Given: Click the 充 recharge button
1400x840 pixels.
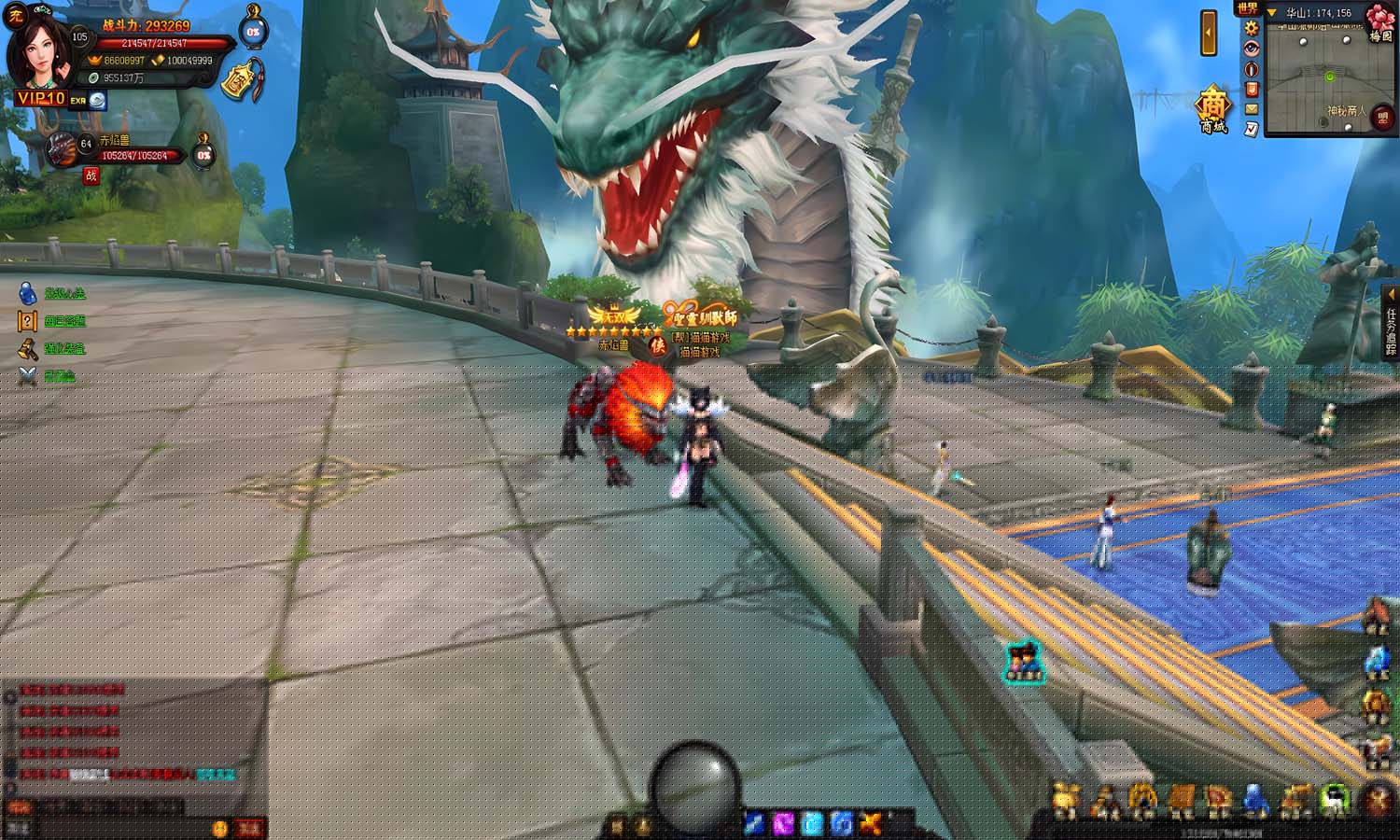Looking at the screenshot, I should 15,17.
